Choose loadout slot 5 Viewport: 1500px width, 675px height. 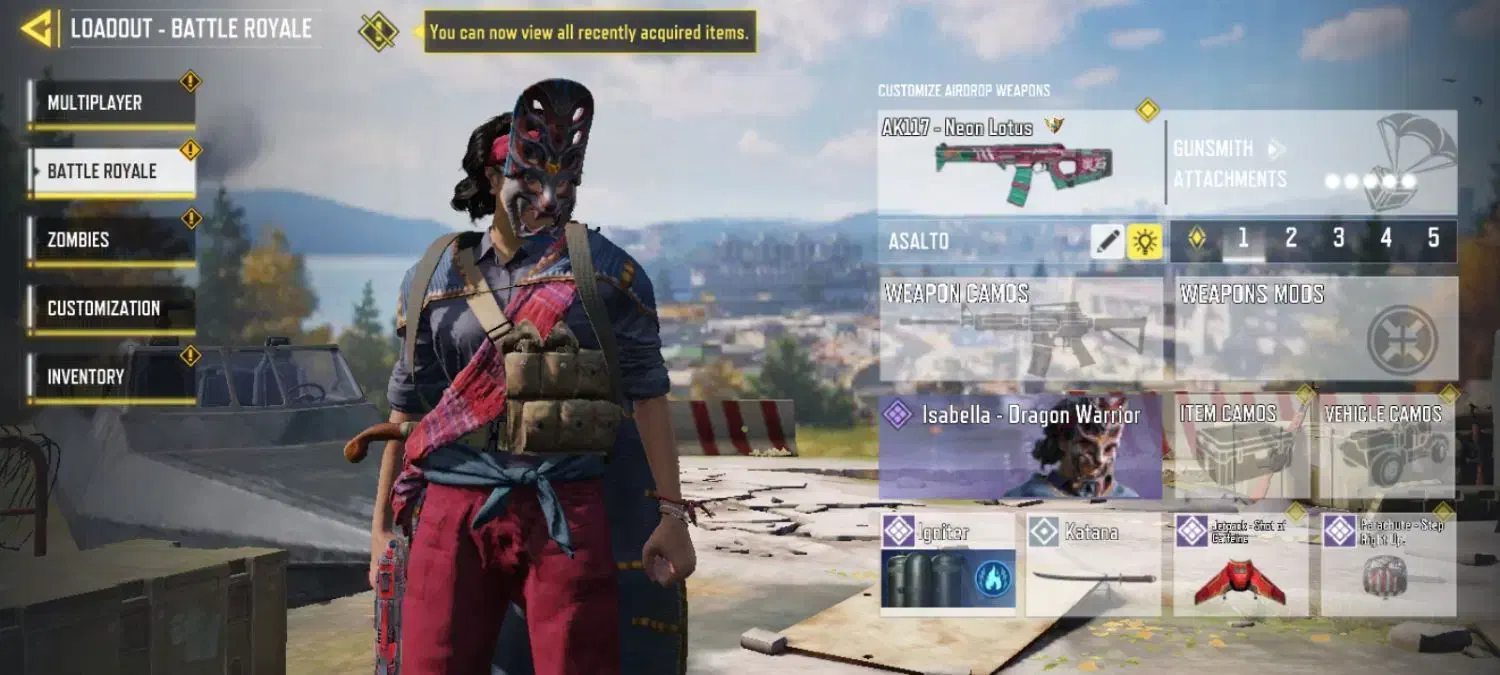coord(1433,239)
